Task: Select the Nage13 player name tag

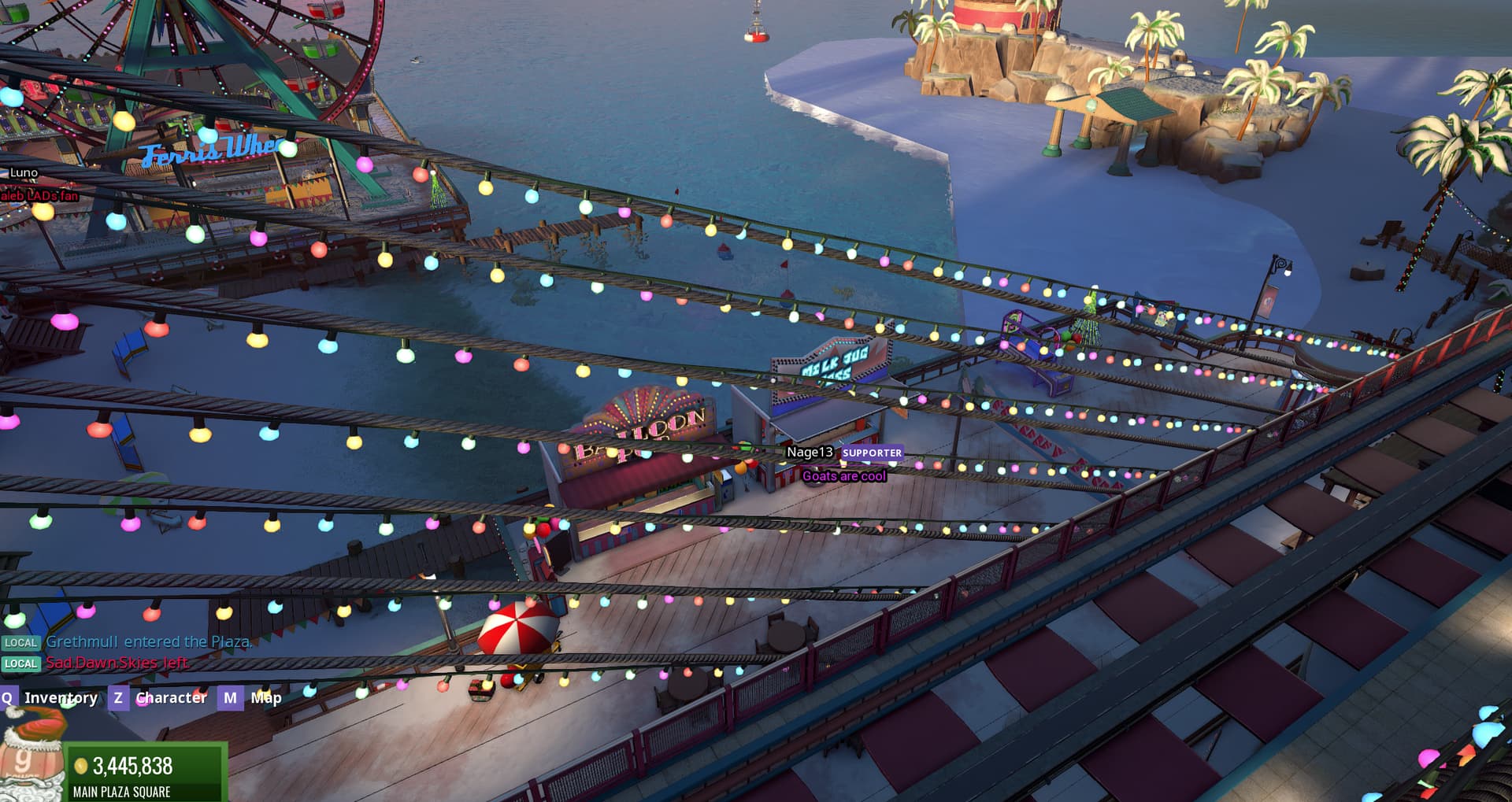Action: pos(810,453)
